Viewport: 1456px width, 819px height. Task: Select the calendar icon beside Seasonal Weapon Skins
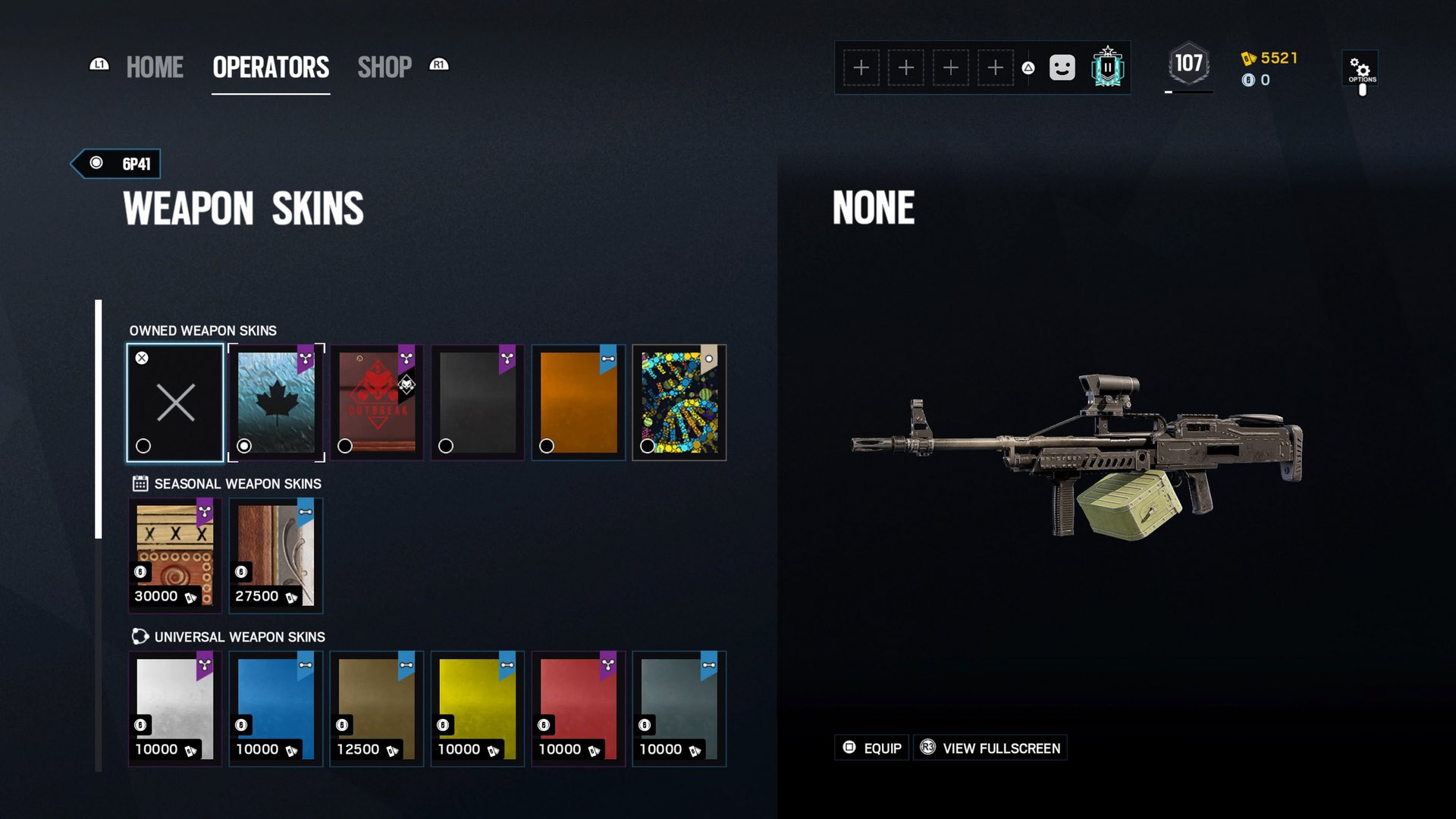coord(139,483)
